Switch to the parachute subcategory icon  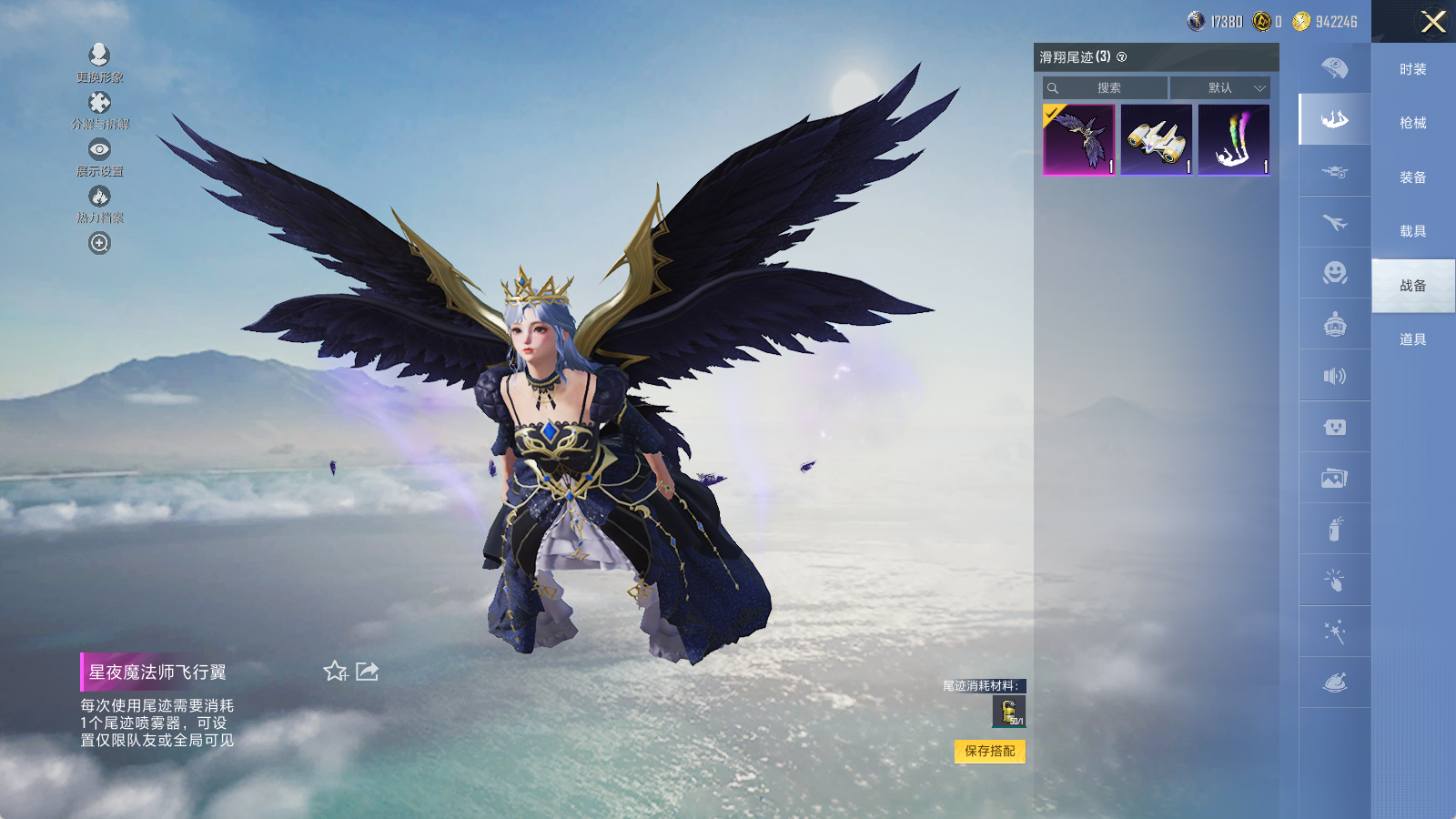1334,68
